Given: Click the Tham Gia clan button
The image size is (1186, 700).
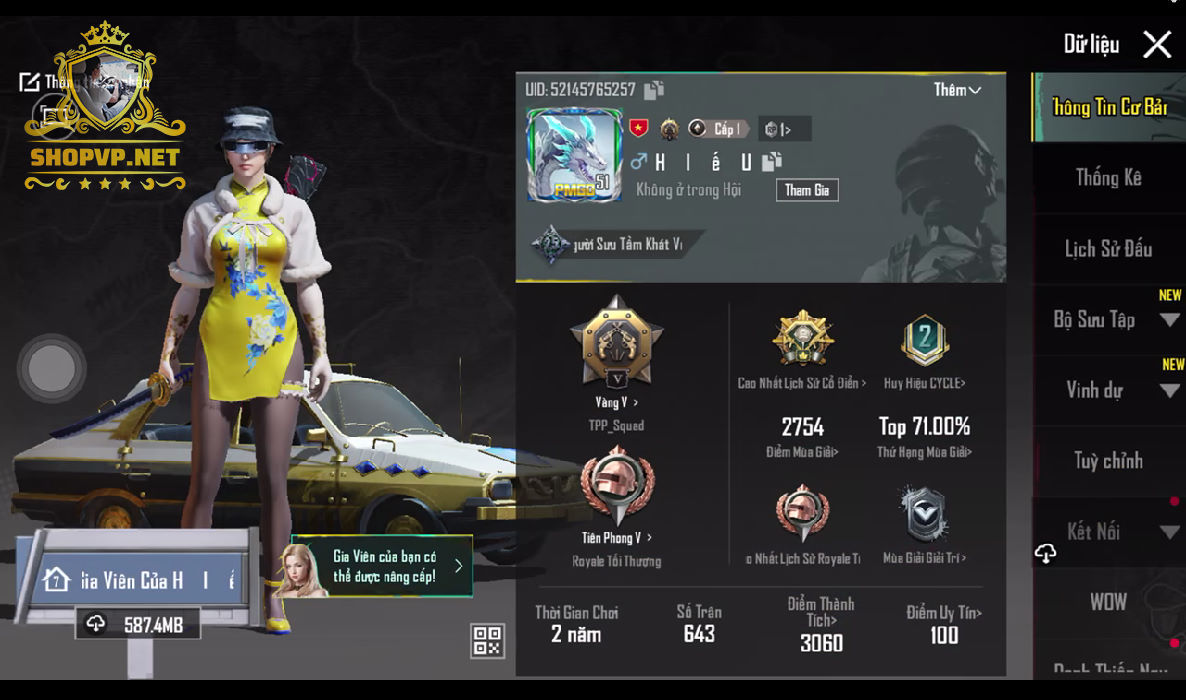Looking at the screenshot, I should tap(806, 190).
